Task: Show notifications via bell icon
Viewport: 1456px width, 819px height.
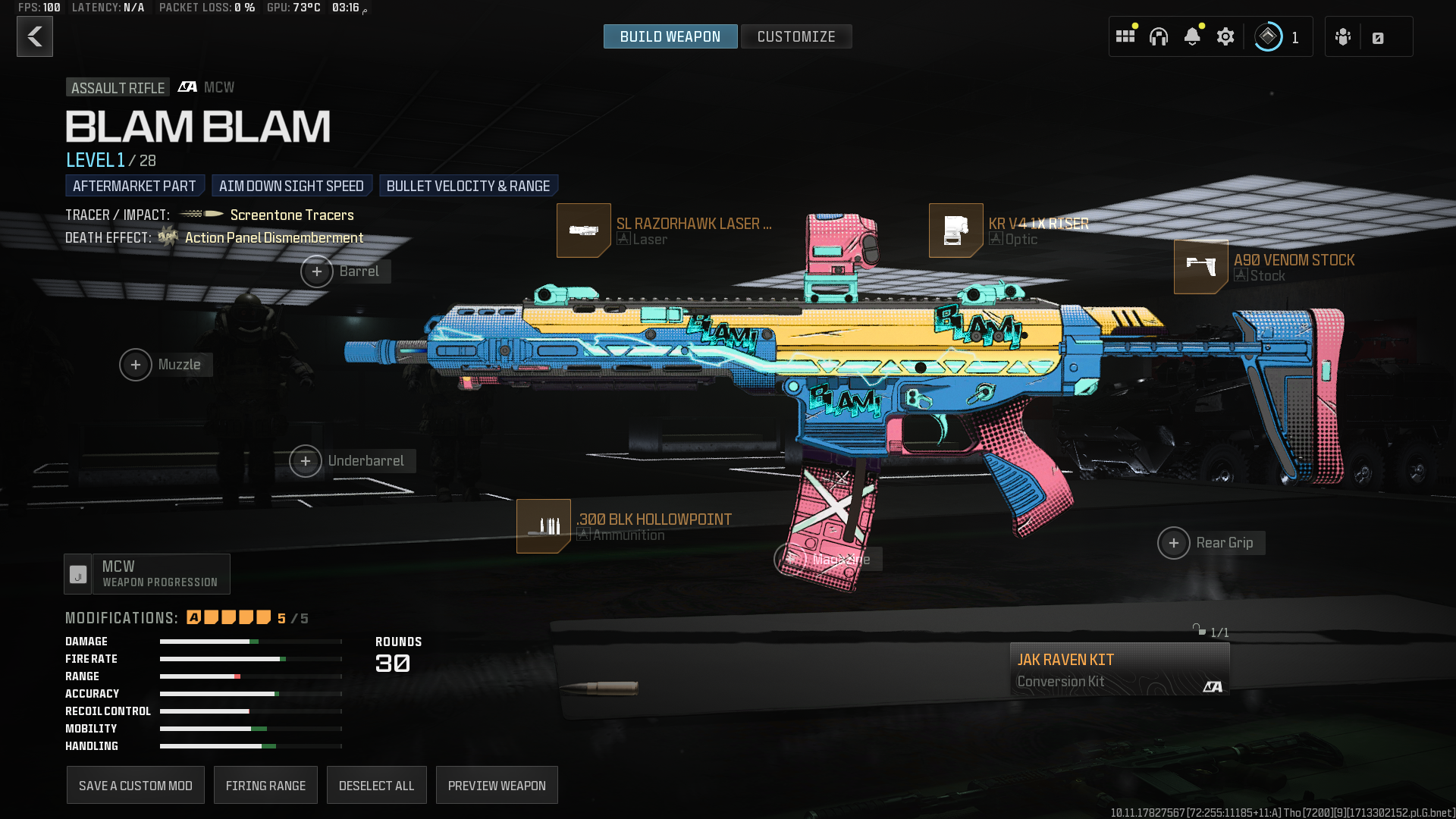Action: pos(1191,36)
